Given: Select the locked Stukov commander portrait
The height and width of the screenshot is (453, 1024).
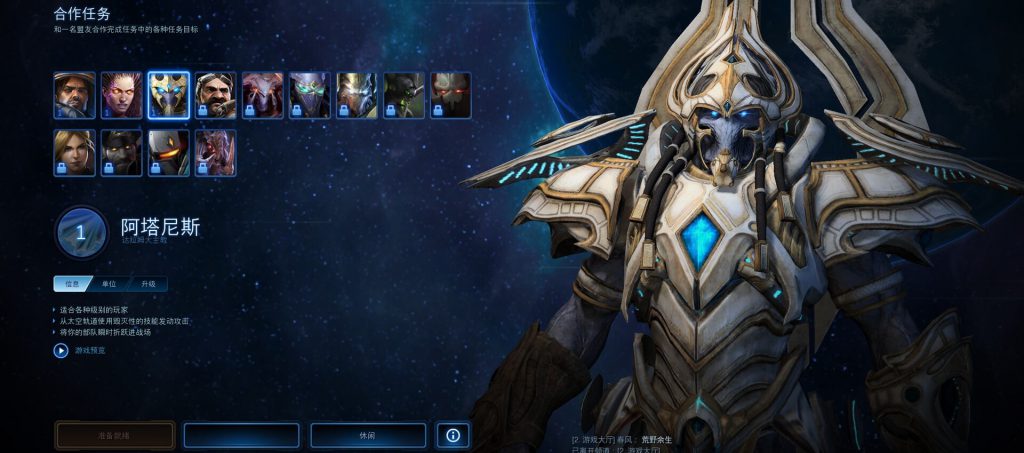Looking at the screenshot, I should click(x=121, y=152).
